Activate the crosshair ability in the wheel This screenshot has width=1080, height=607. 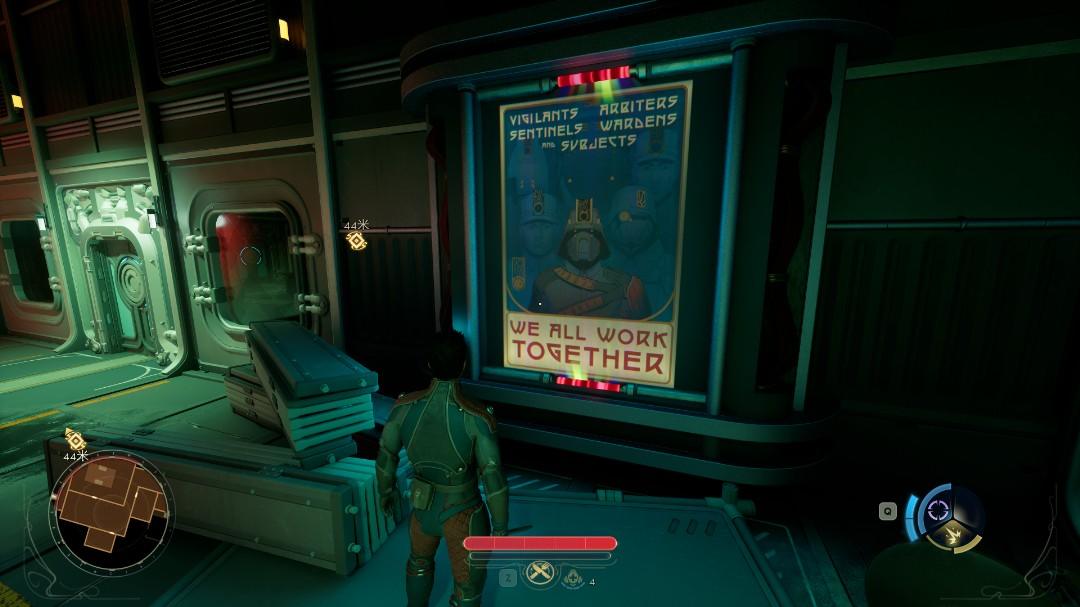(938, 509)
